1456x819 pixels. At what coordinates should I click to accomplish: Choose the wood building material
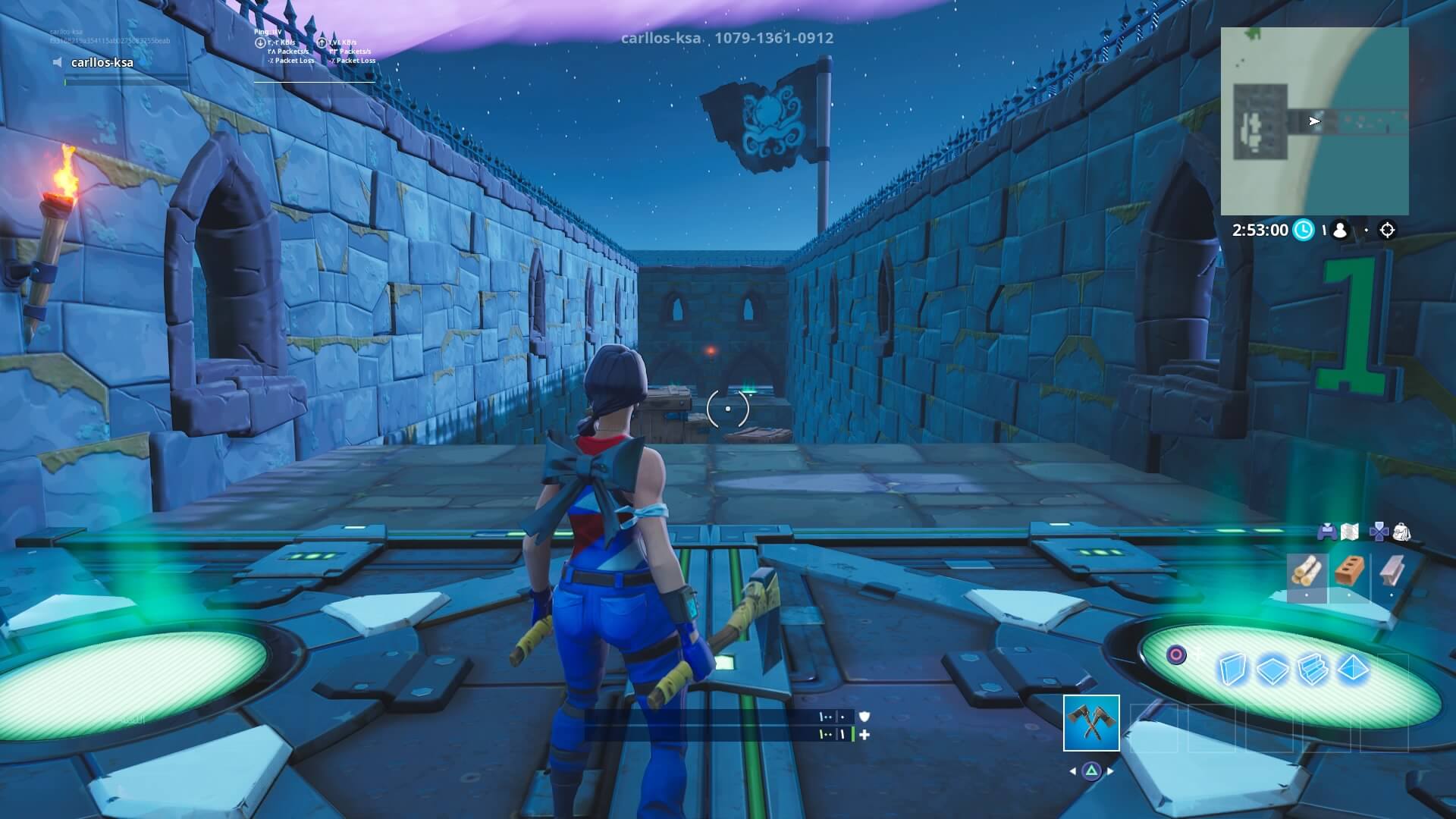tap(1306, 573)
